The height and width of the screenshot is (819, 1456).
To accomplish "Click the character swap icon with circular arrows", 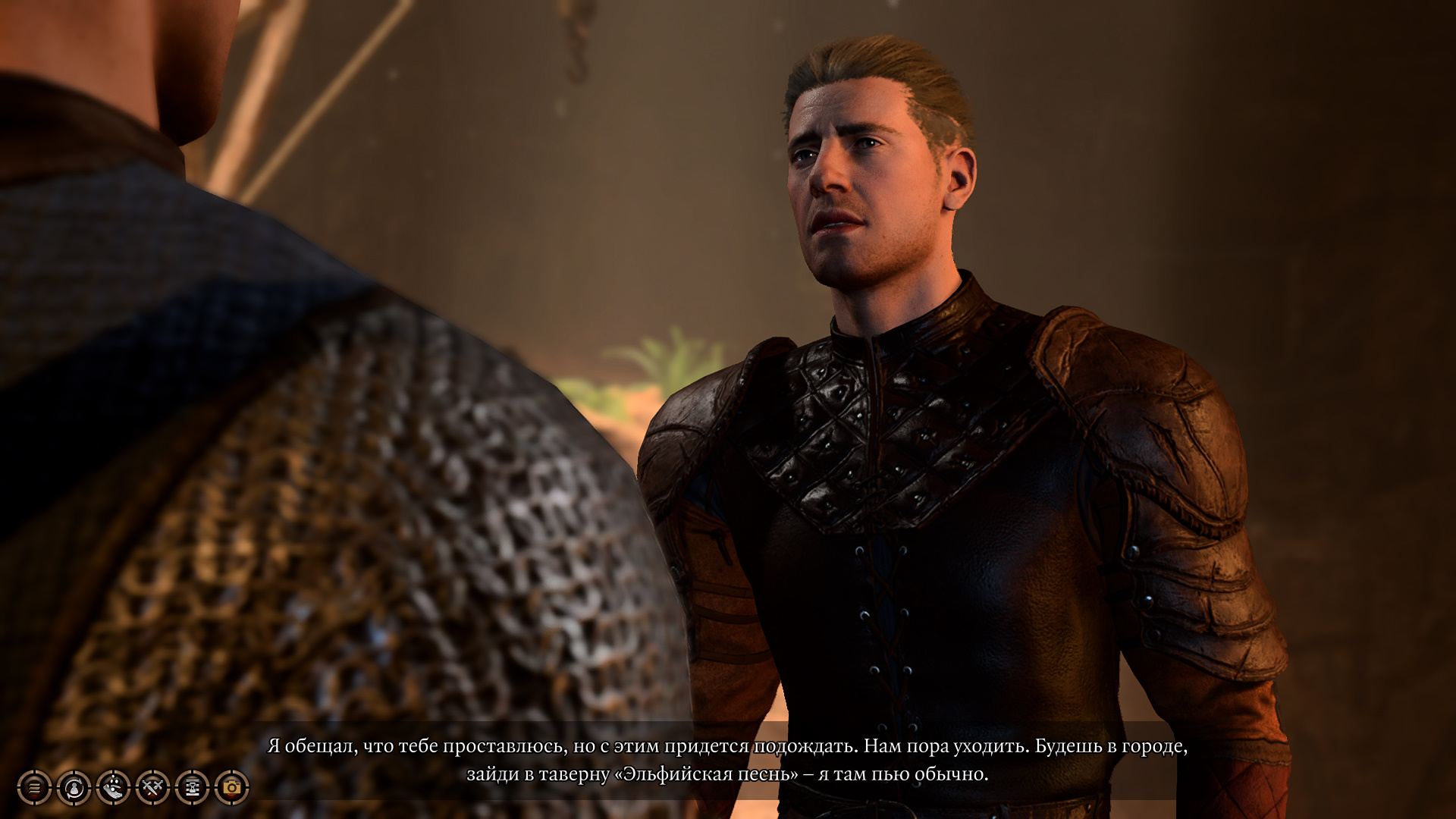I will pos(74,788).
